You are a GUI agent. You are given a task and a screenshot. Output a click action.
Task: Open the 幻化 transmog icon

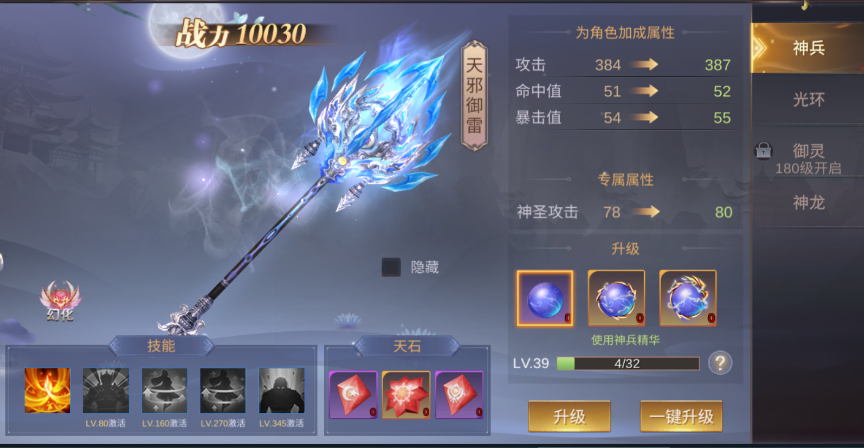pos(60,300)
